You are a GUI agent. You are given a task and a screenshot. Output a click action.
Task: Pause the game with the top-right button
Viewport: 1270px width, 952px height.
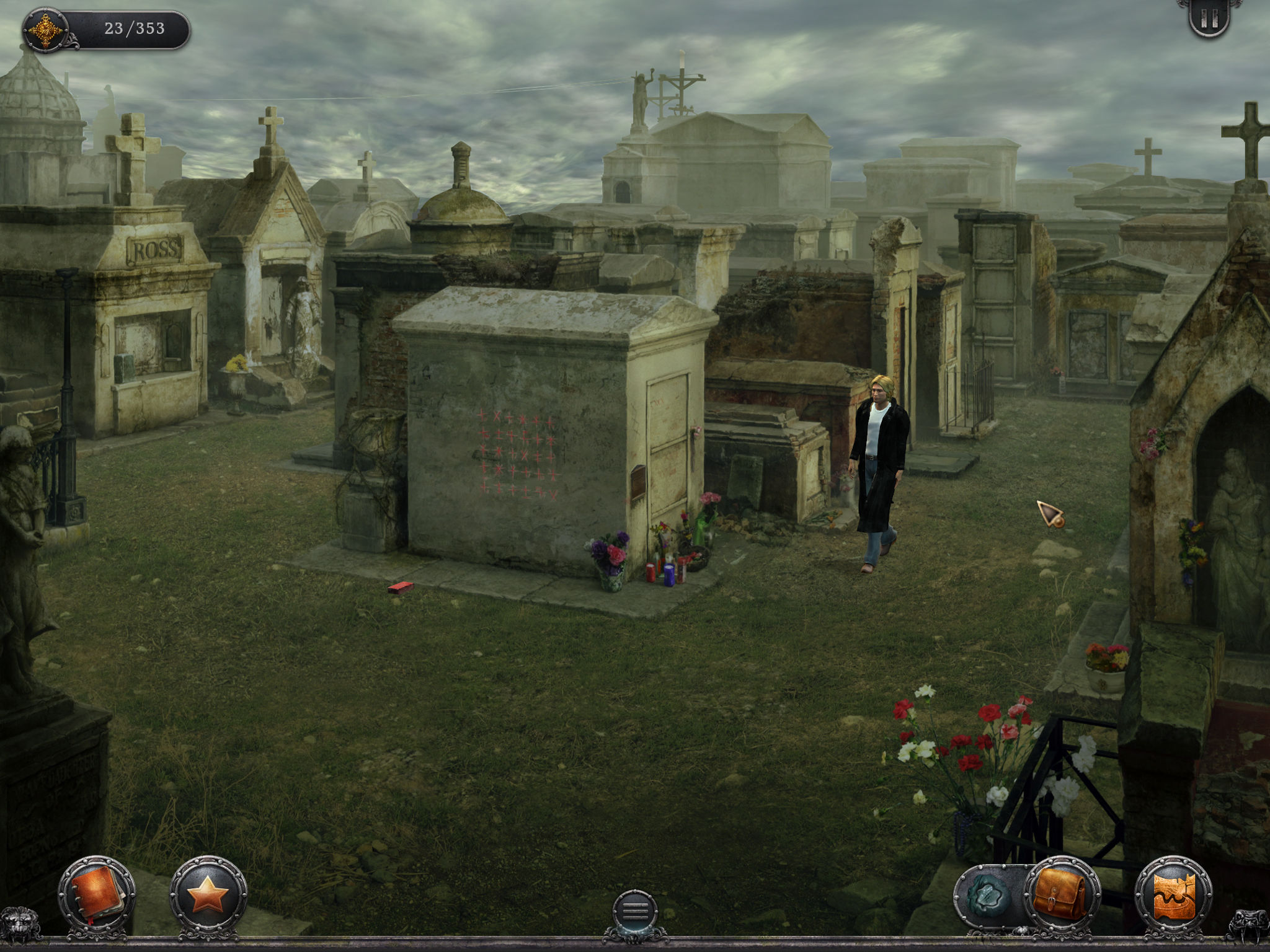tap(1209, 20)
